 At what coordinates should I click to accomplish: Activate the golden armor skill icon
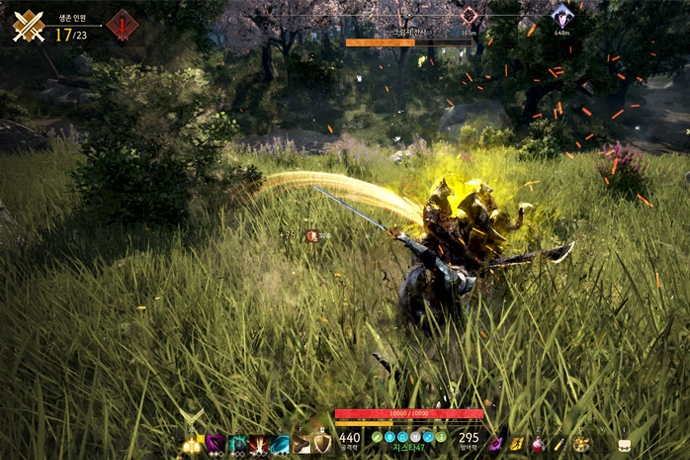191,444
